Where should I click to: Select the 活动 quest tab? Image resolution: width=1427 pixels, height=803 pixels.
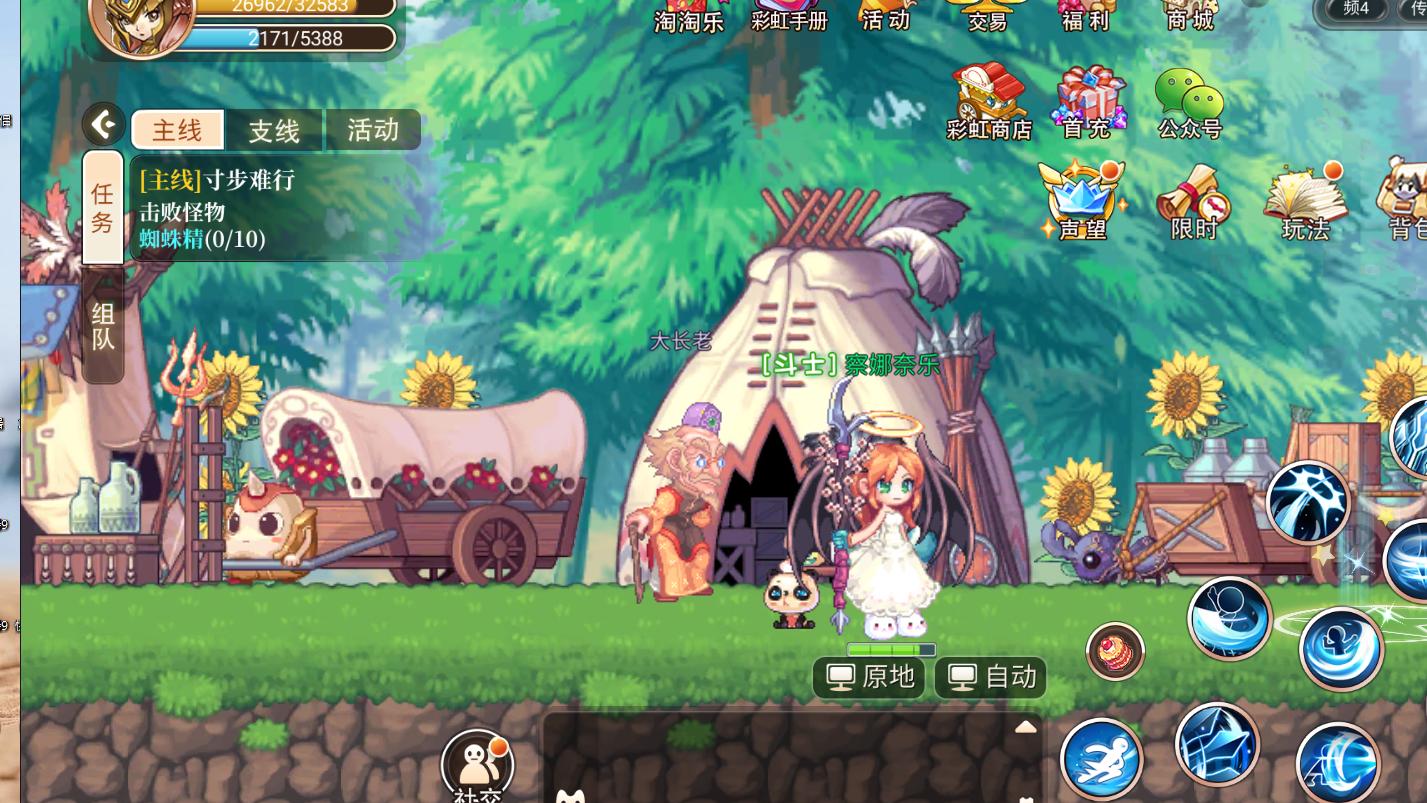372,130
